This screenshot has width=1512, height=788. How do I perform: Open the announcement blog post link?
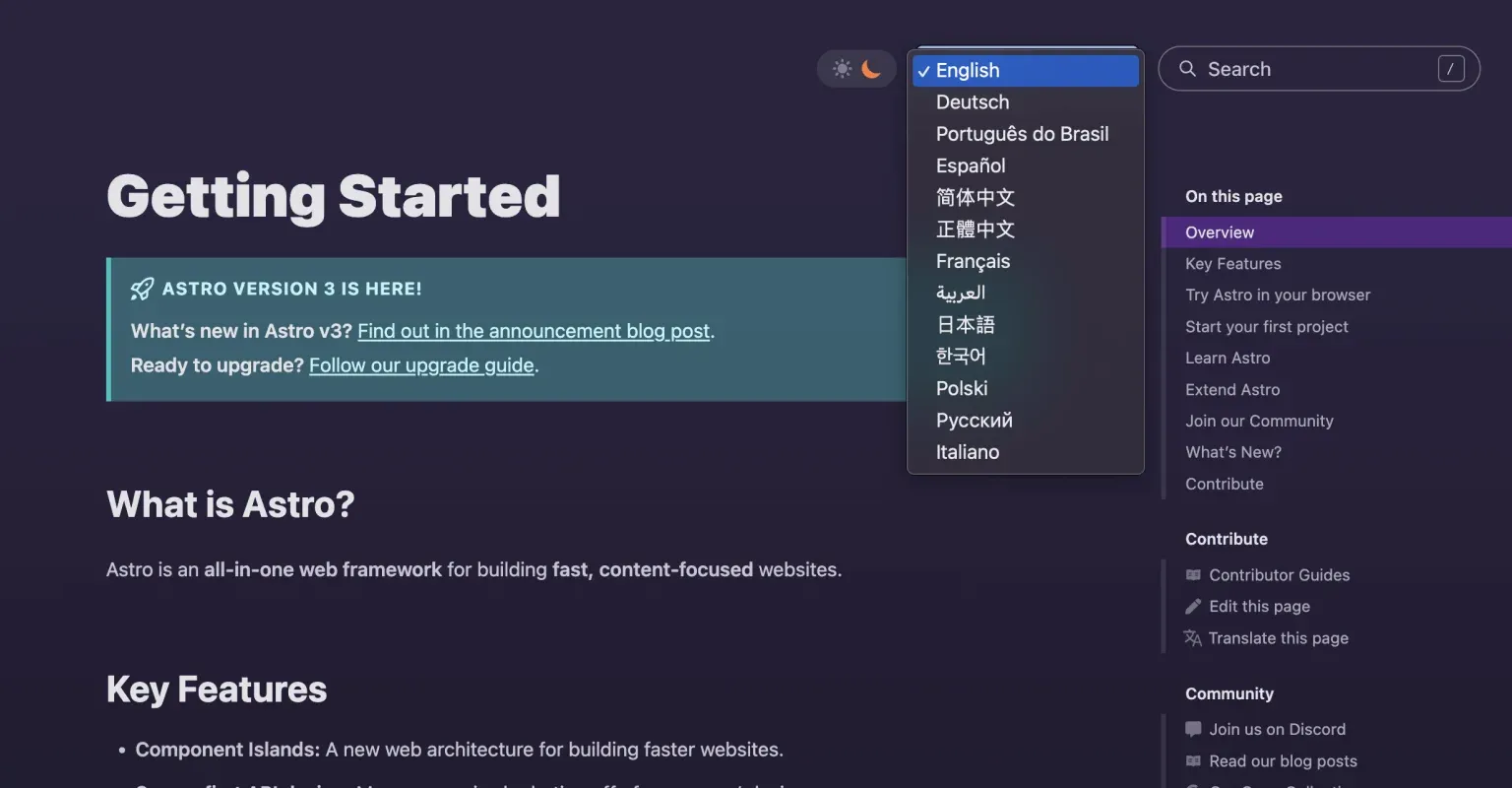[x=533, y=330]
